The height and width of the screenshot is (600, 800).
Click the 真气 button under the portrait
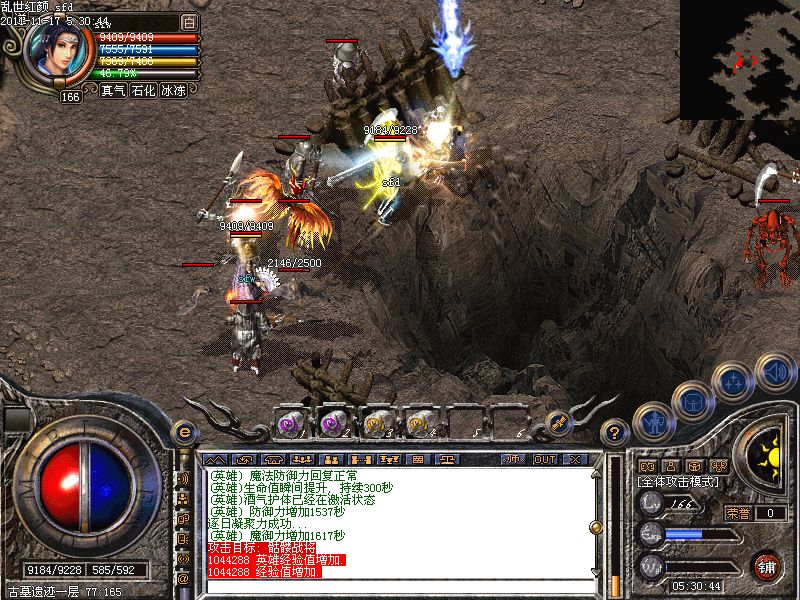[x=113, y=90]
